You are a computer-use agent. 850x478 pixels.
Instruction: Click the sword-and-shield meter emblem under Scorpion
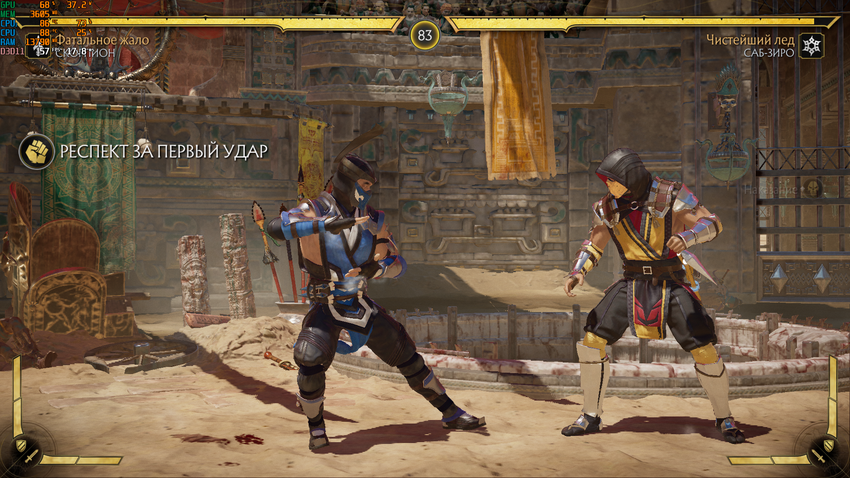tap(24, 450)
